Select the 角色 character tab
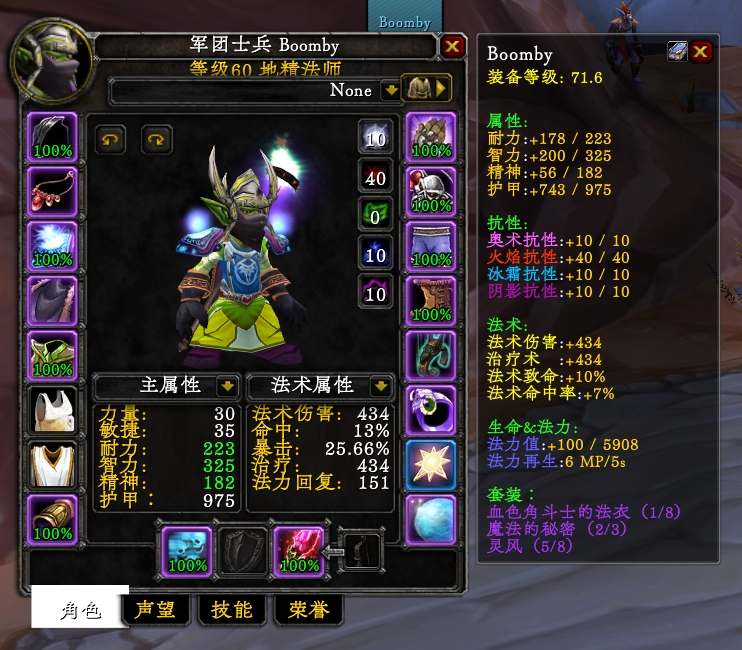Viewport: 742px width, 650px height. (80, 609)
